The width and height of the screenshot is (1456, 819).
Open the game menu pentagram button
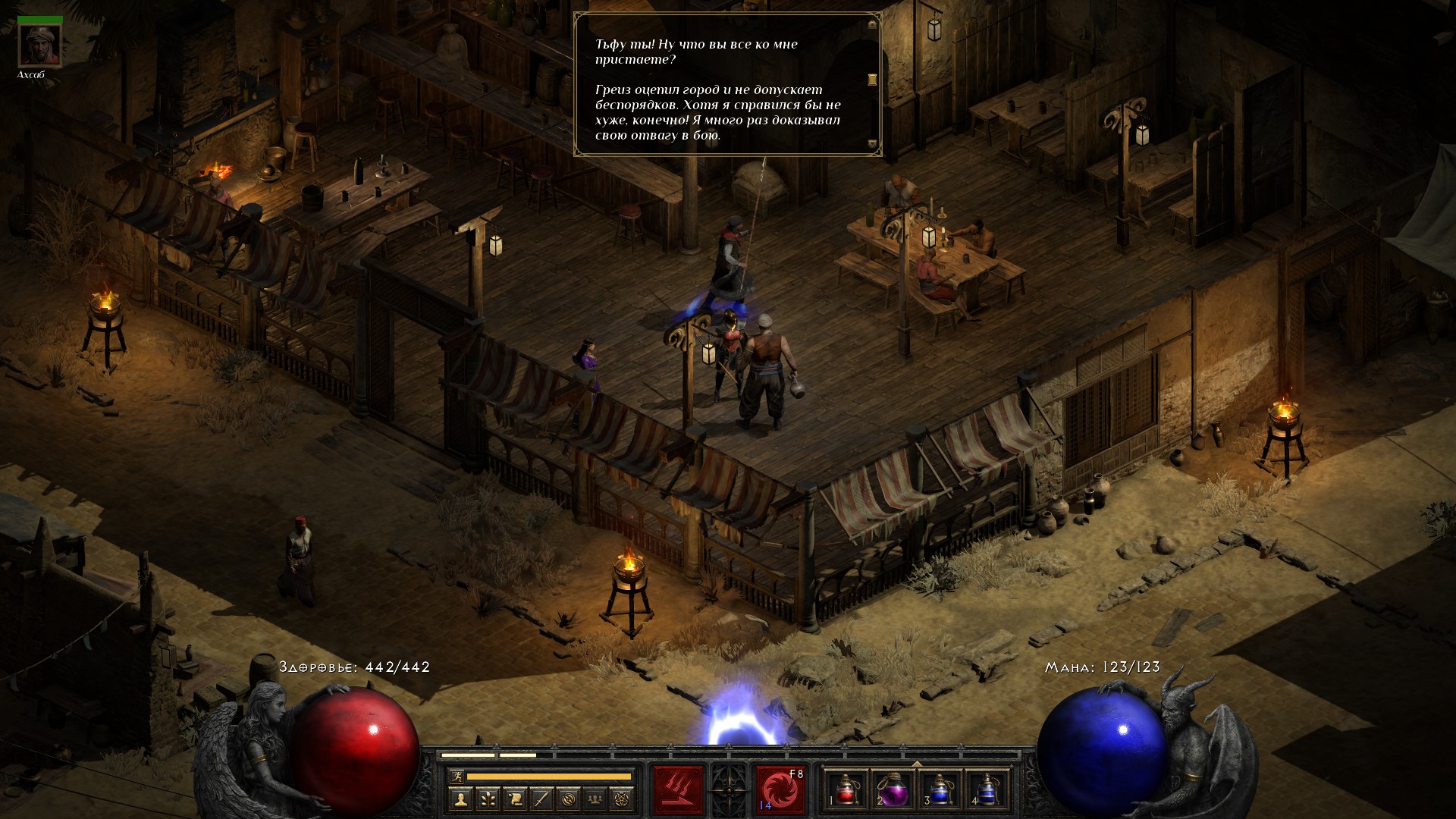tap(623, 799)
